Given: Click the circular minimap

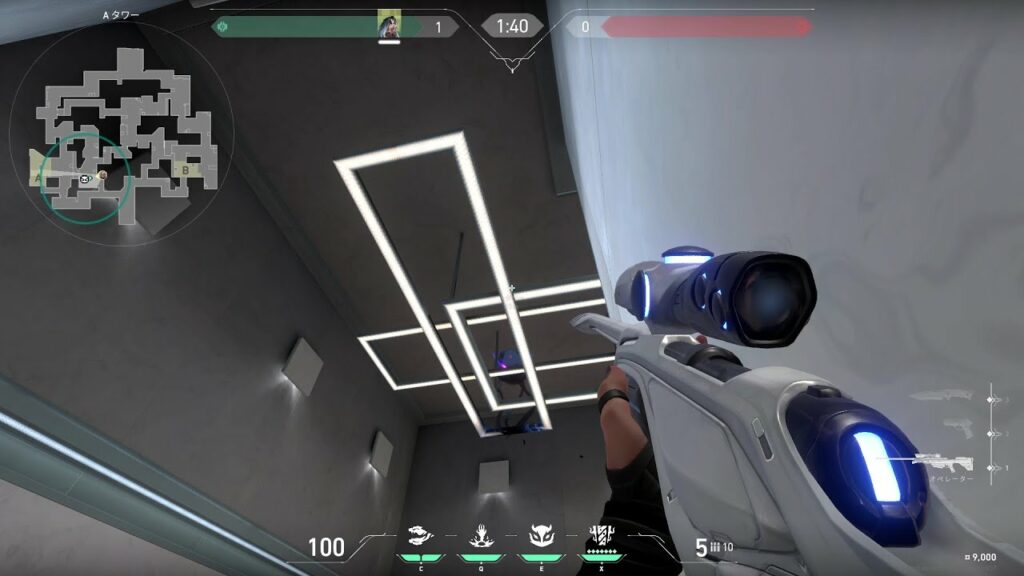Looking at the screenshot, I should click(120, 127).
